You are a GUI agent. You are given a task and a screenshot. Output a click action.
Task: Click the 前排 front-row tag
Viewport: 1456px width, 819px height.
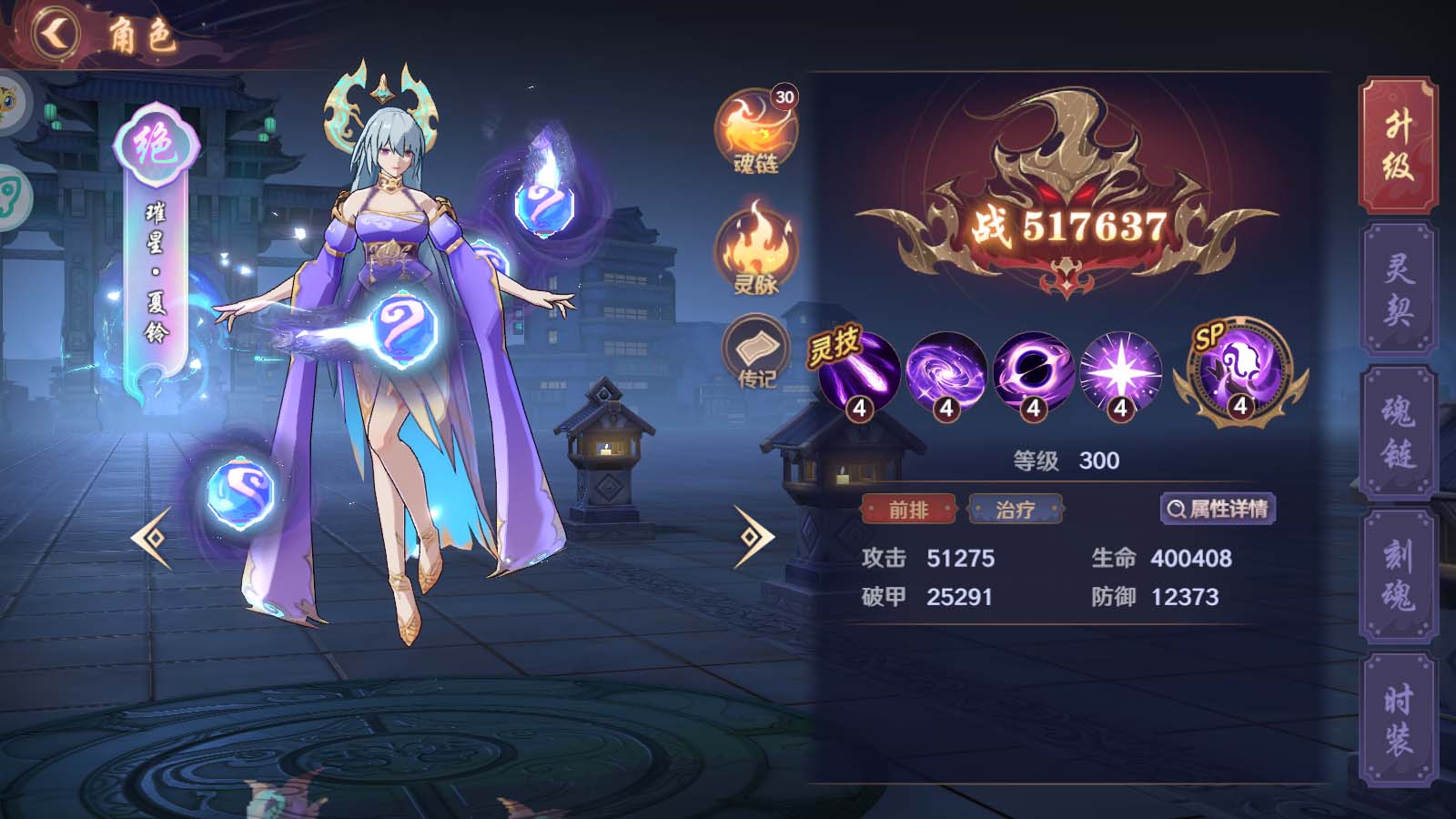tap(908, 510)
